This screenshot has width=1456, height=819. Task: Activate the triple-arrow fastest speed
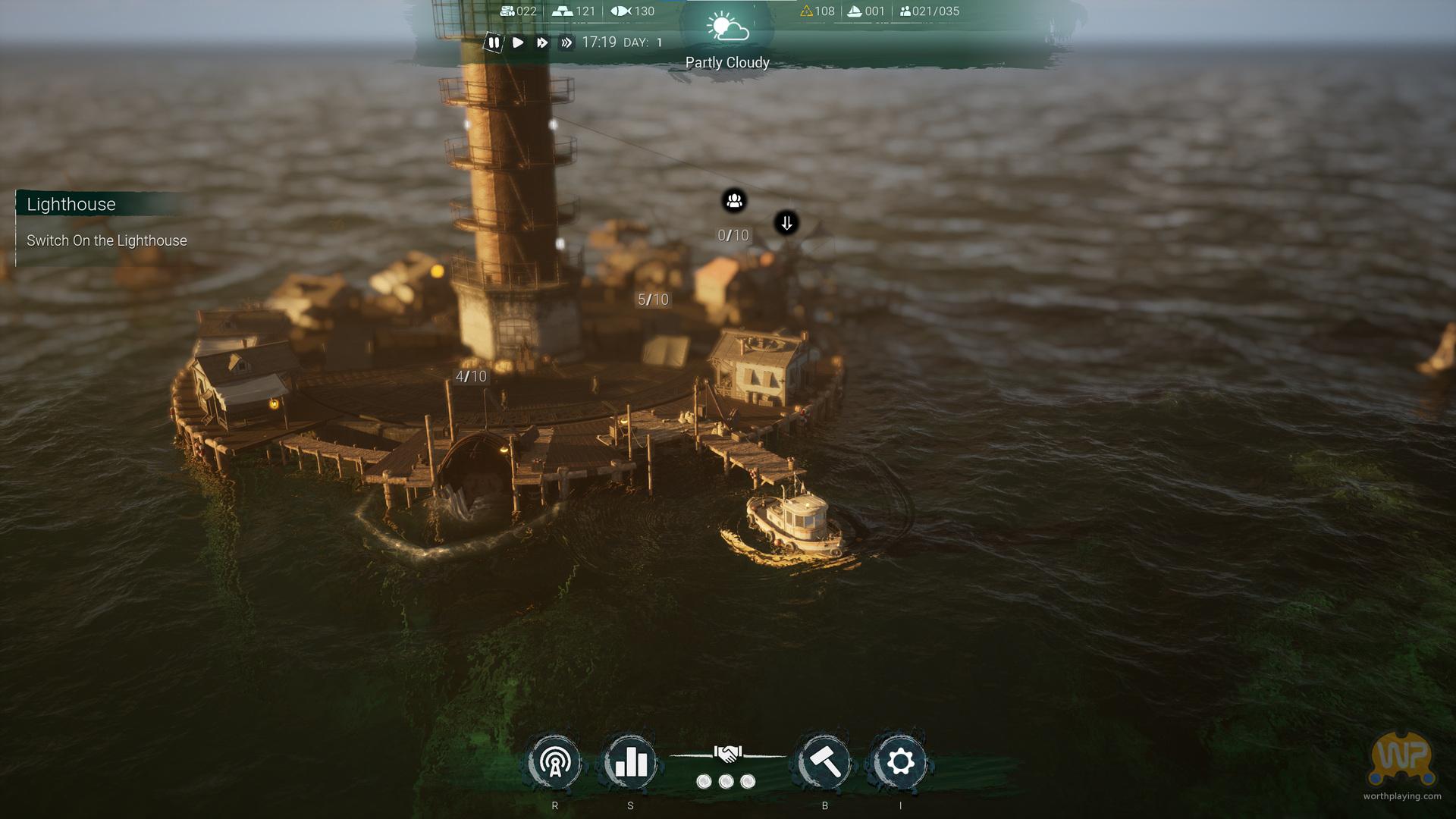[x=566, y=43]
